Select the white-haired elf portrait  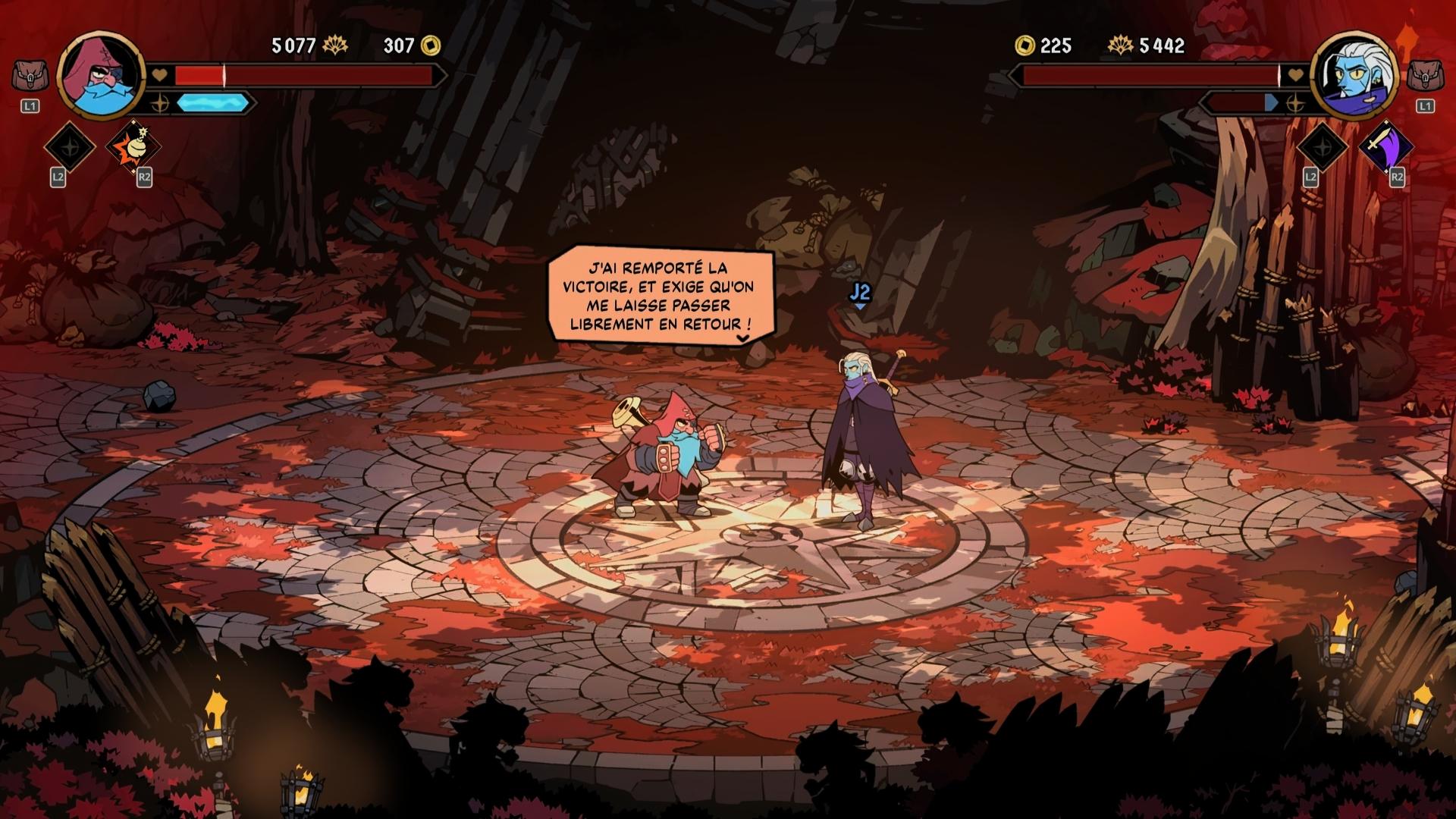point(1354,75)
